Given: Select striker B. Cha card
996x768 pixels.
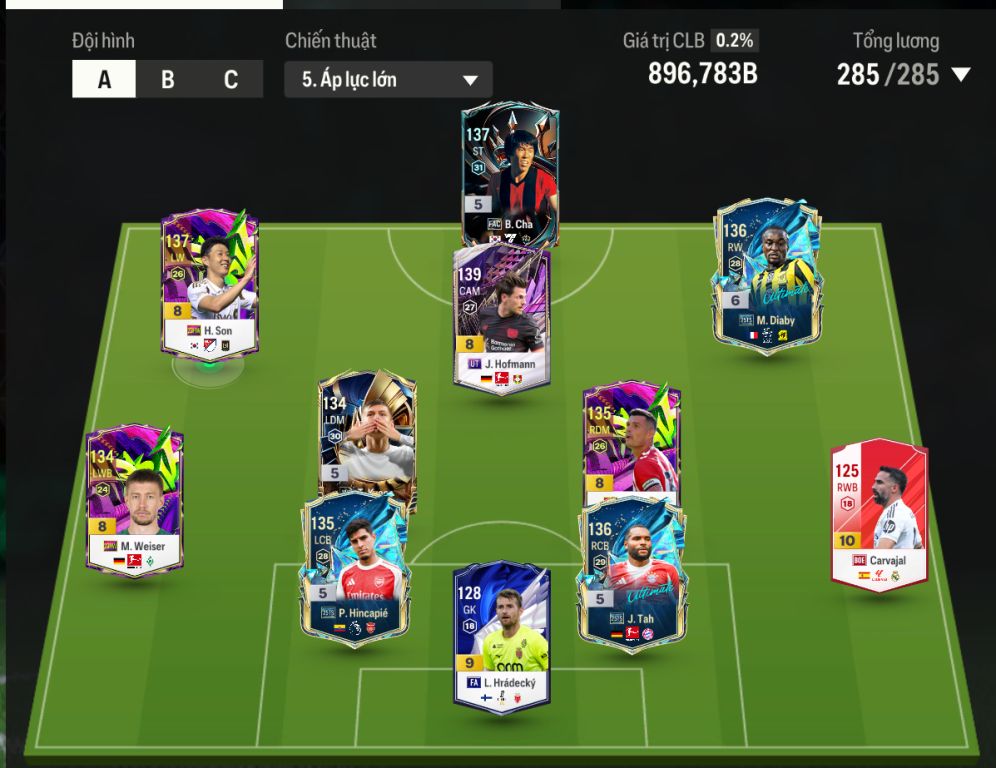Looking at the screenshot, I should pos(510,170).
